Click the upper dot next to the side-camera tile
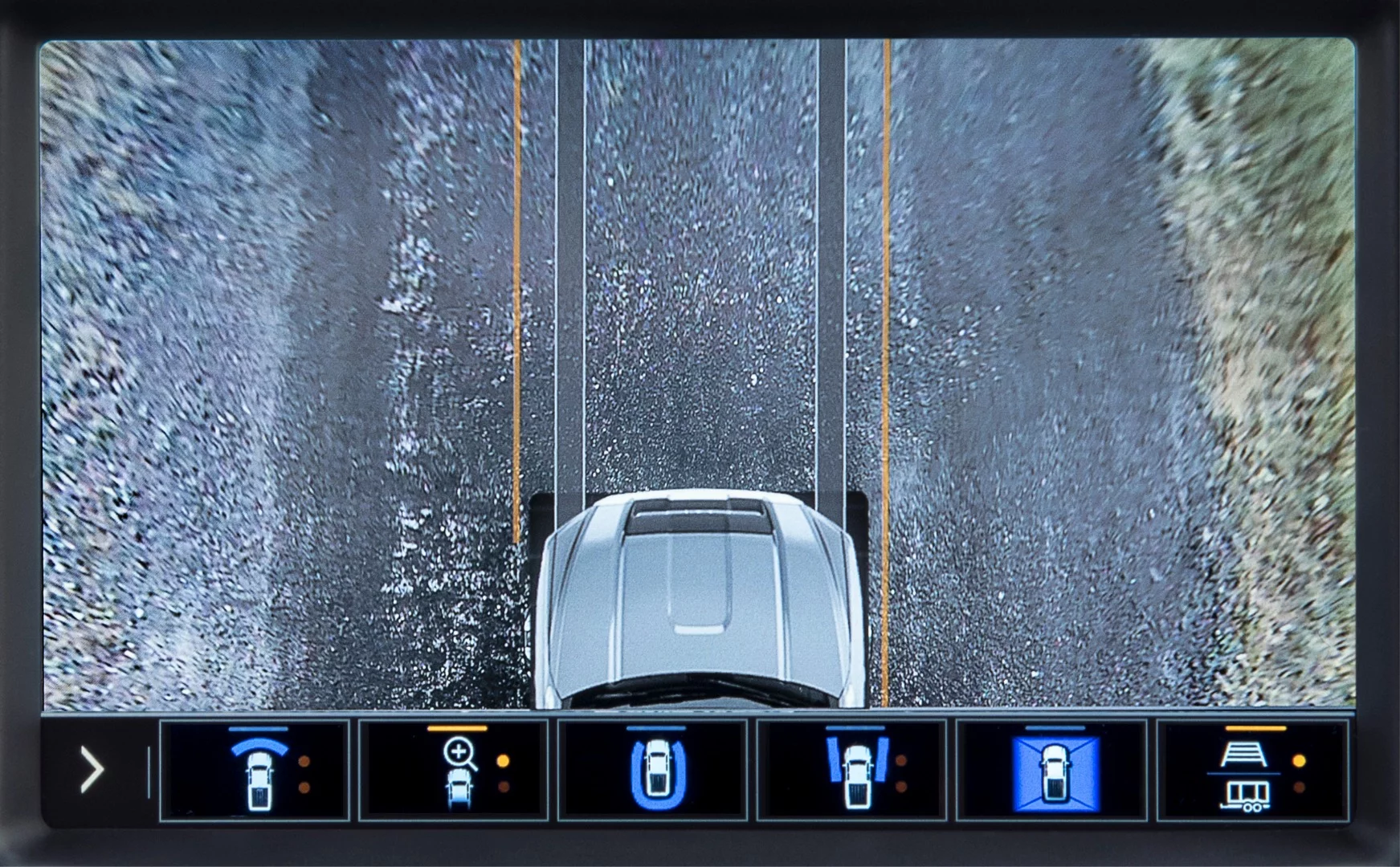This screenshot has height=867, width=1400. 900,762
